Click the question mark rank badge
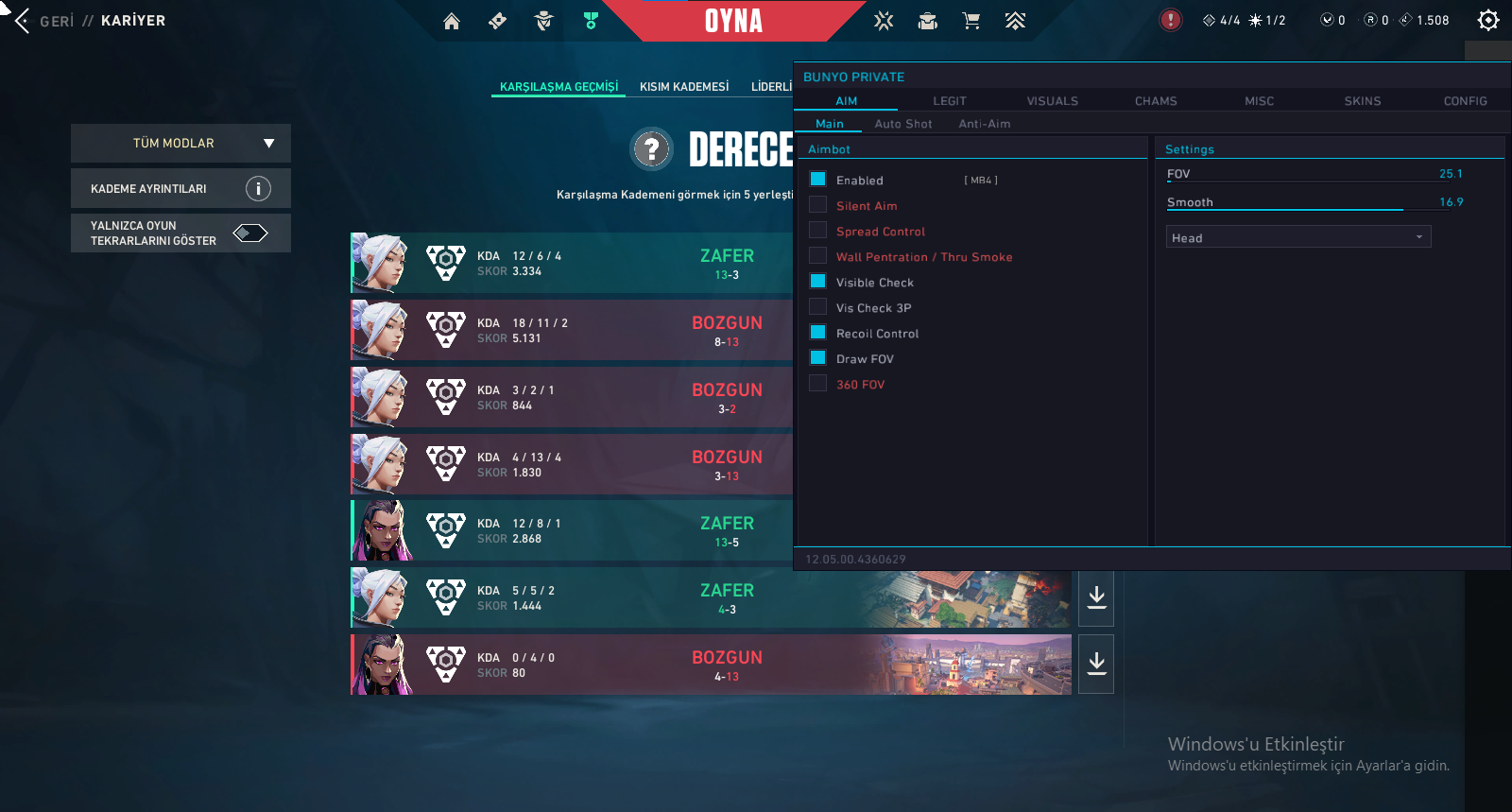The width and height of the screenshot is (1512, 812). click(651, 149)
